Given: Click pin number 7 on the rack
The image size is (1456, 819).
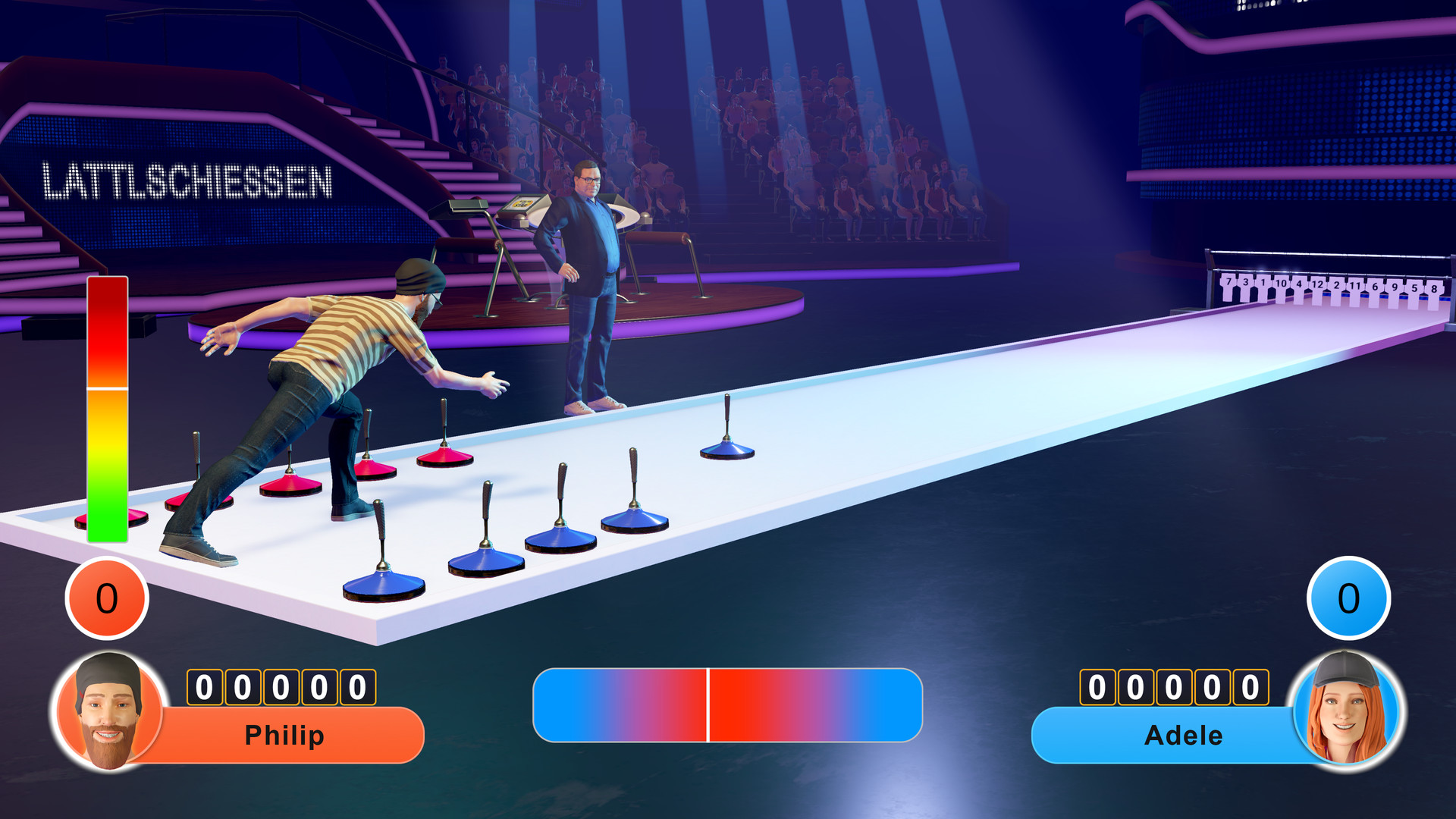Looking at the screenshot, I should pos(1228,282).
